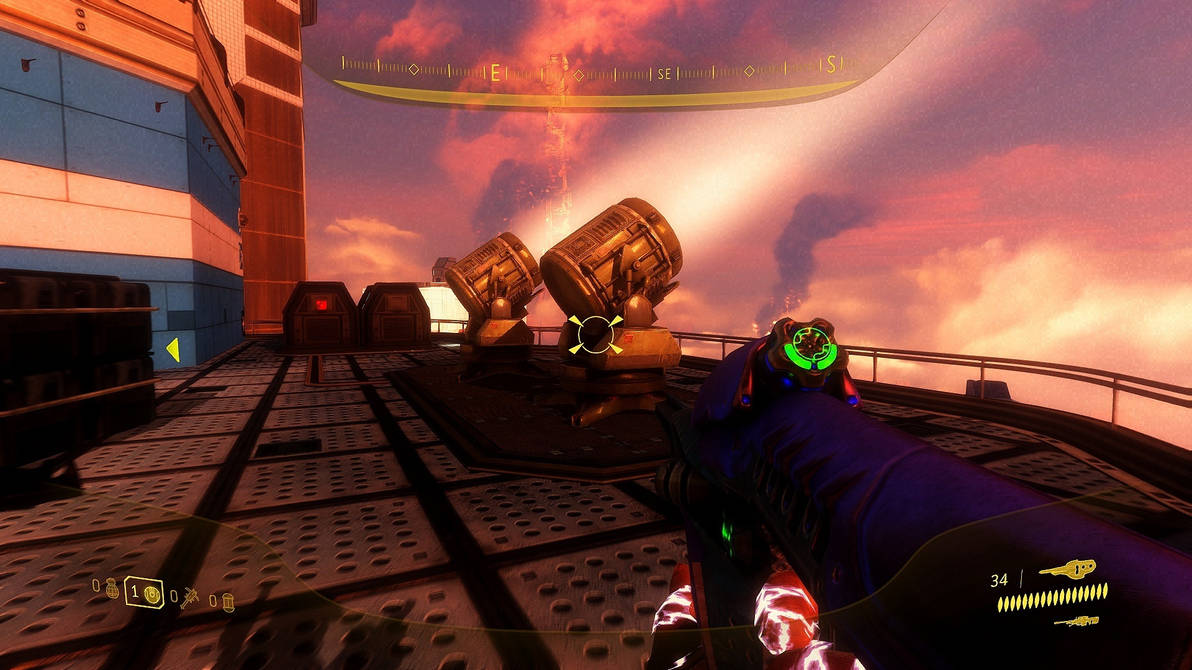The height and width of the screenshot is (670, 1192).
Task: Switch to the secondary rifle weapon icon
Action: (x=1076, y=622)
